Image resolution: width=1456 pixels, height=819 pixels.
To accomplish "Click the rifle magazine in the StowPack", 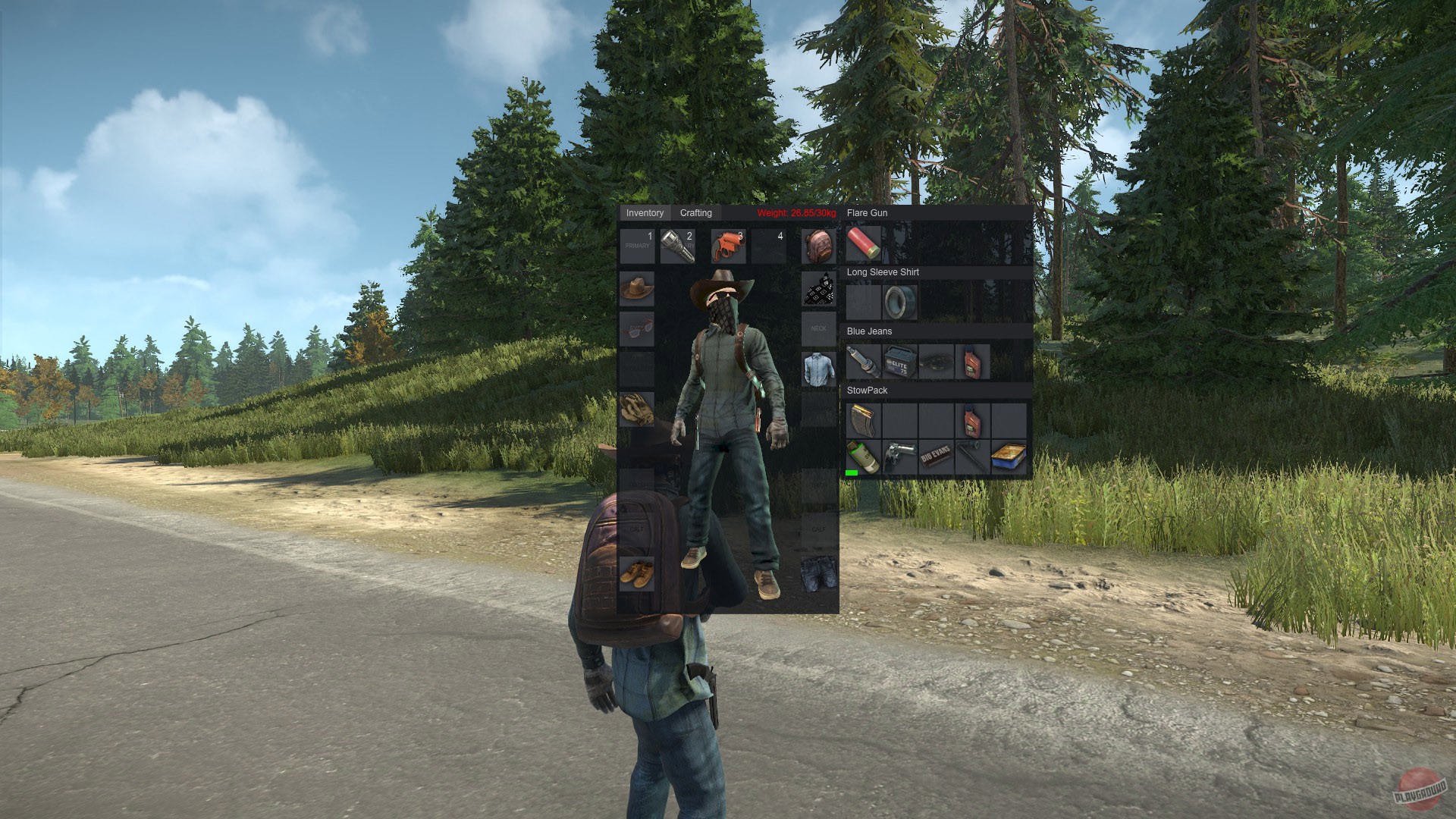I will coord(863,419).
